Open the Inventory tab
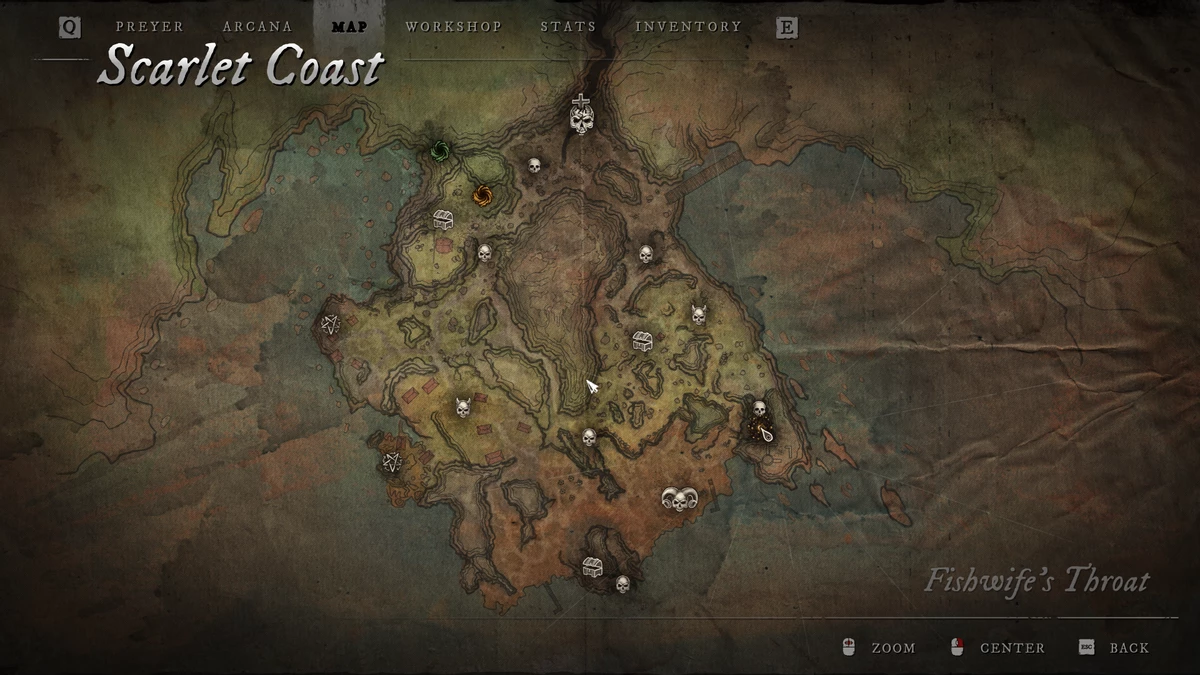Screen dimensions: 1200x675 (688, 27)
